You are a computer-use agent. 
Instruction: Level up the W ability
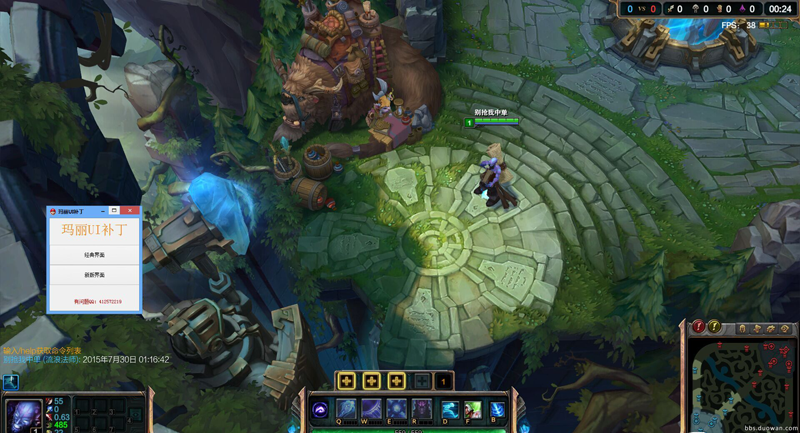coord(371,381)
